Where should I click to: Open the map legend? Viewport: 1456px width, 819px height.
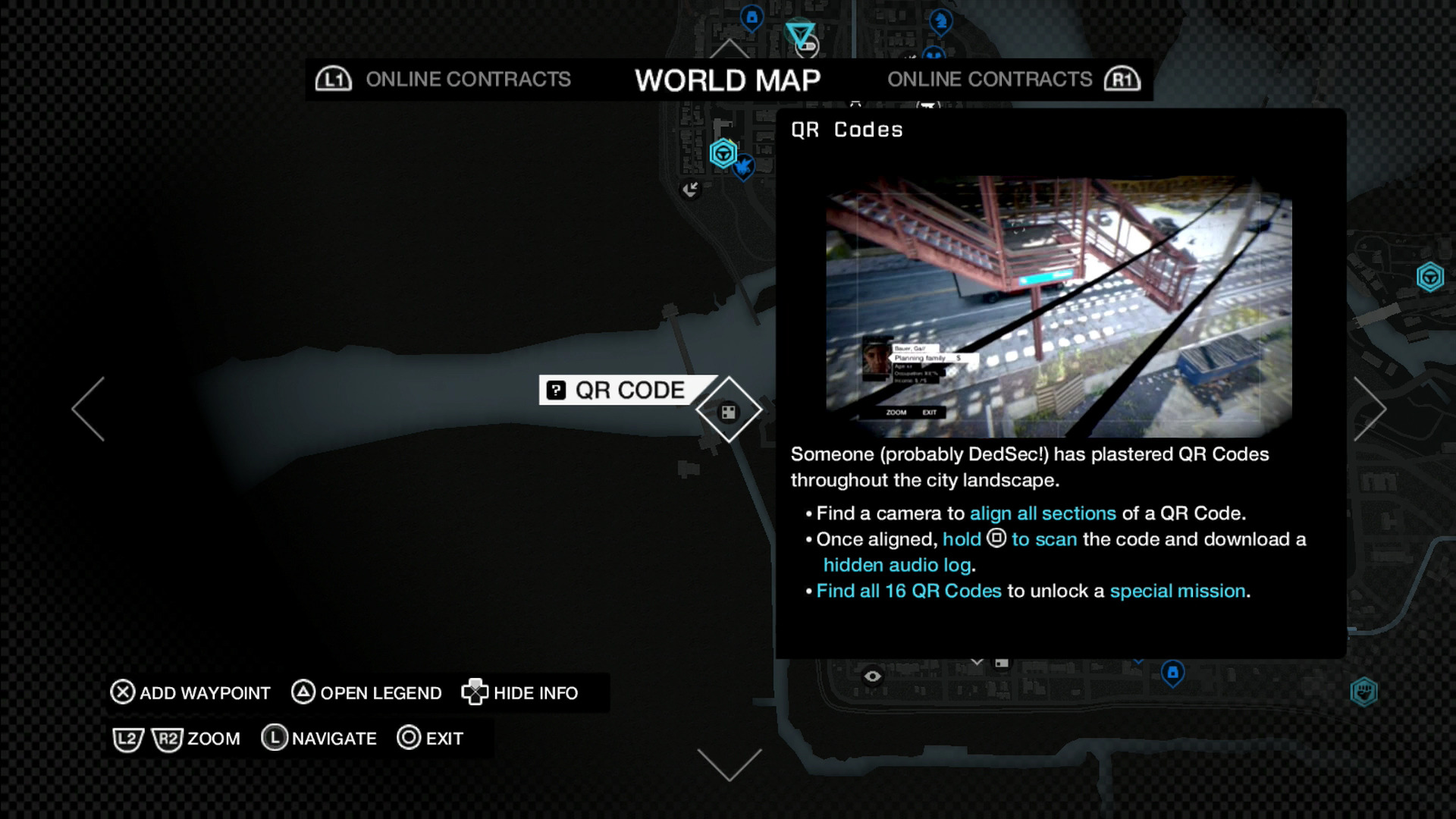click(x=367, y=693)
